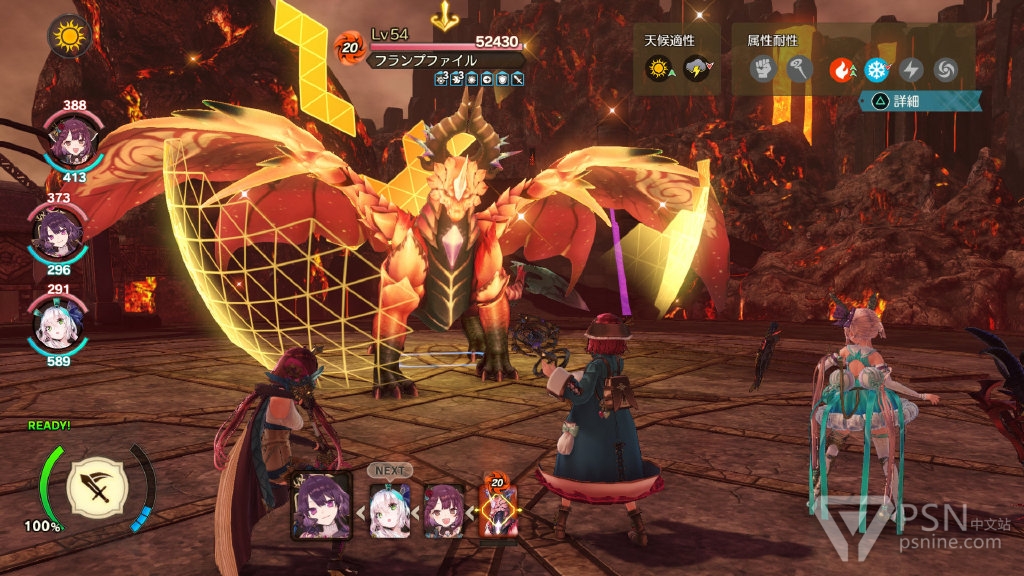Click the magic staff resistance icon
This screenshot has width=1024, height=576.
tap(797, 69)
